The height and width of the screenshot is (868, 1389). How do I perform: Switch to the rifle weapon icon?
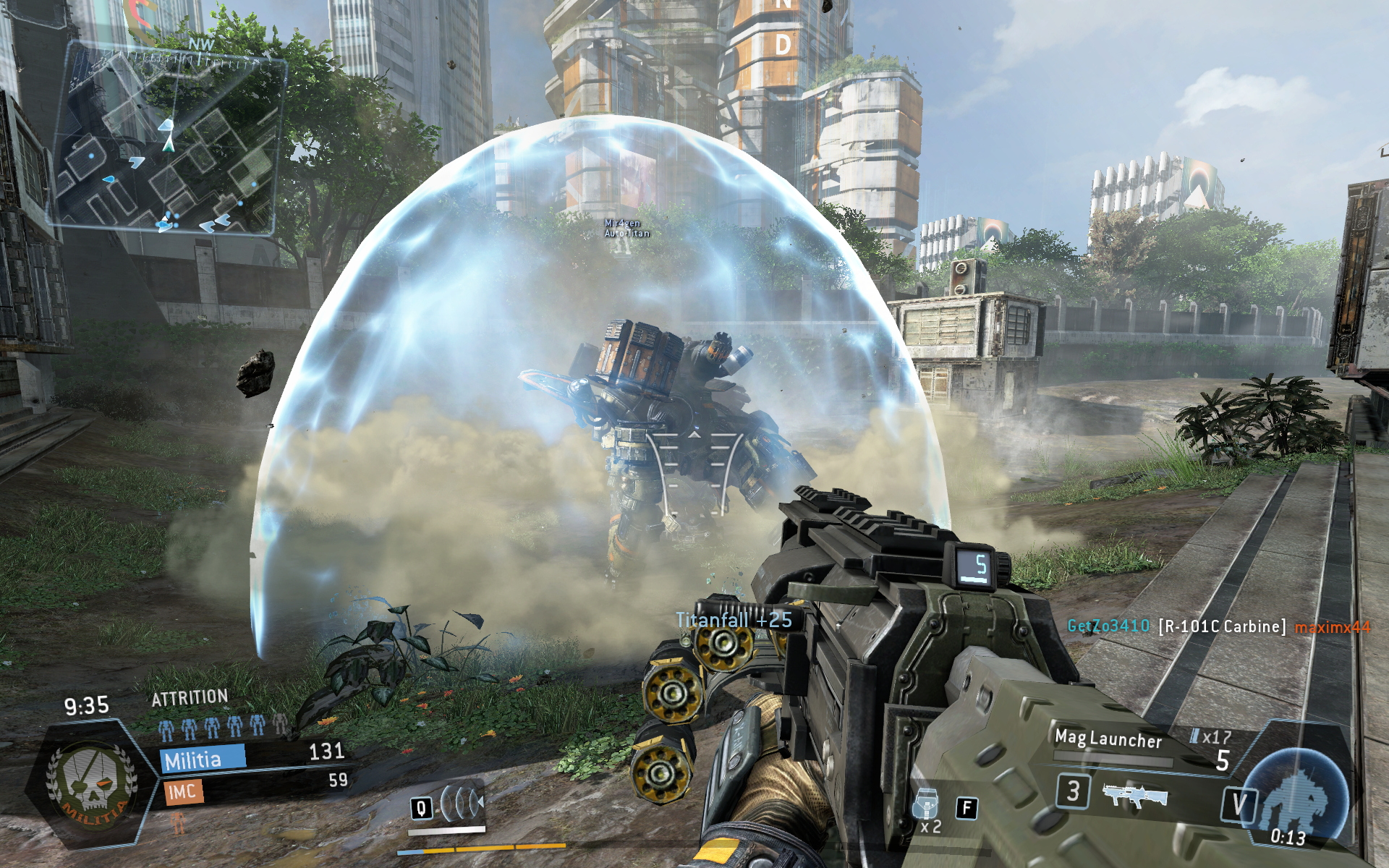point(1134,796)
